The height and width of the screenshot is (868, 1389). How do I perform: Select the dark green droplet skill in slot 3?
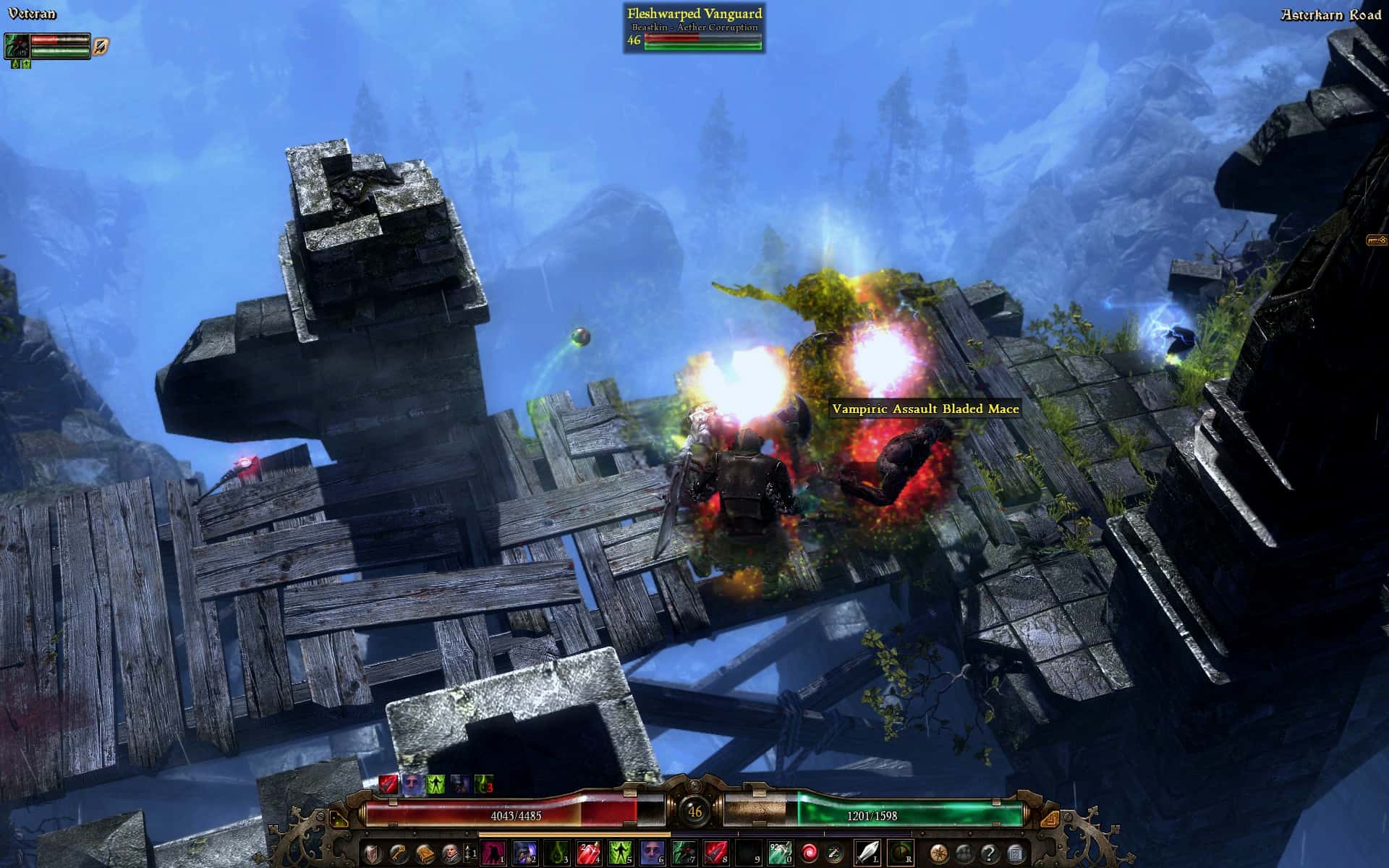[x=556, y=854]
